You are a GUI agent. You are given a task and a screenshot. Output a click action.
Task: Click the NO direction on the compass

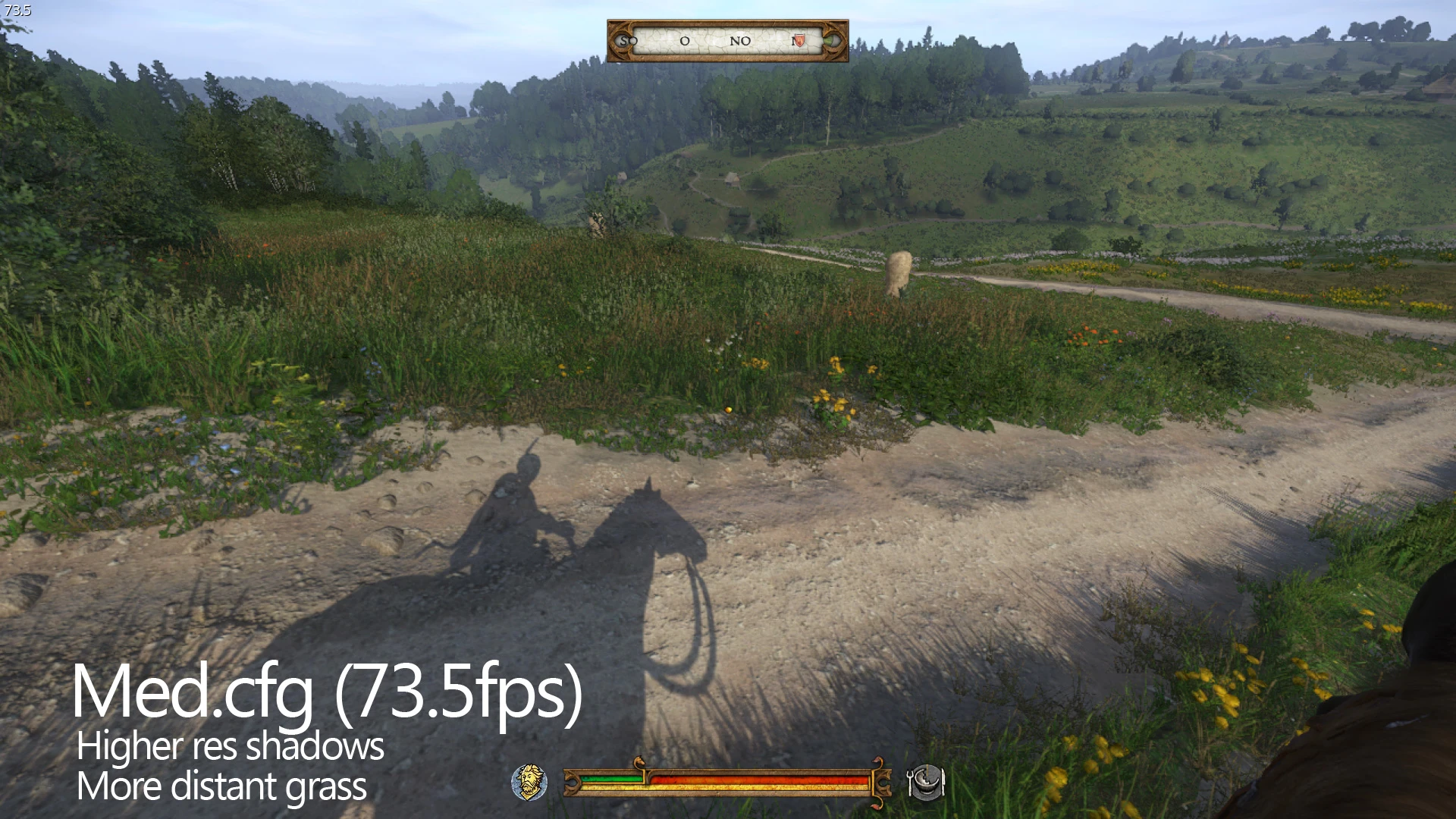click(x=740, y=40)
